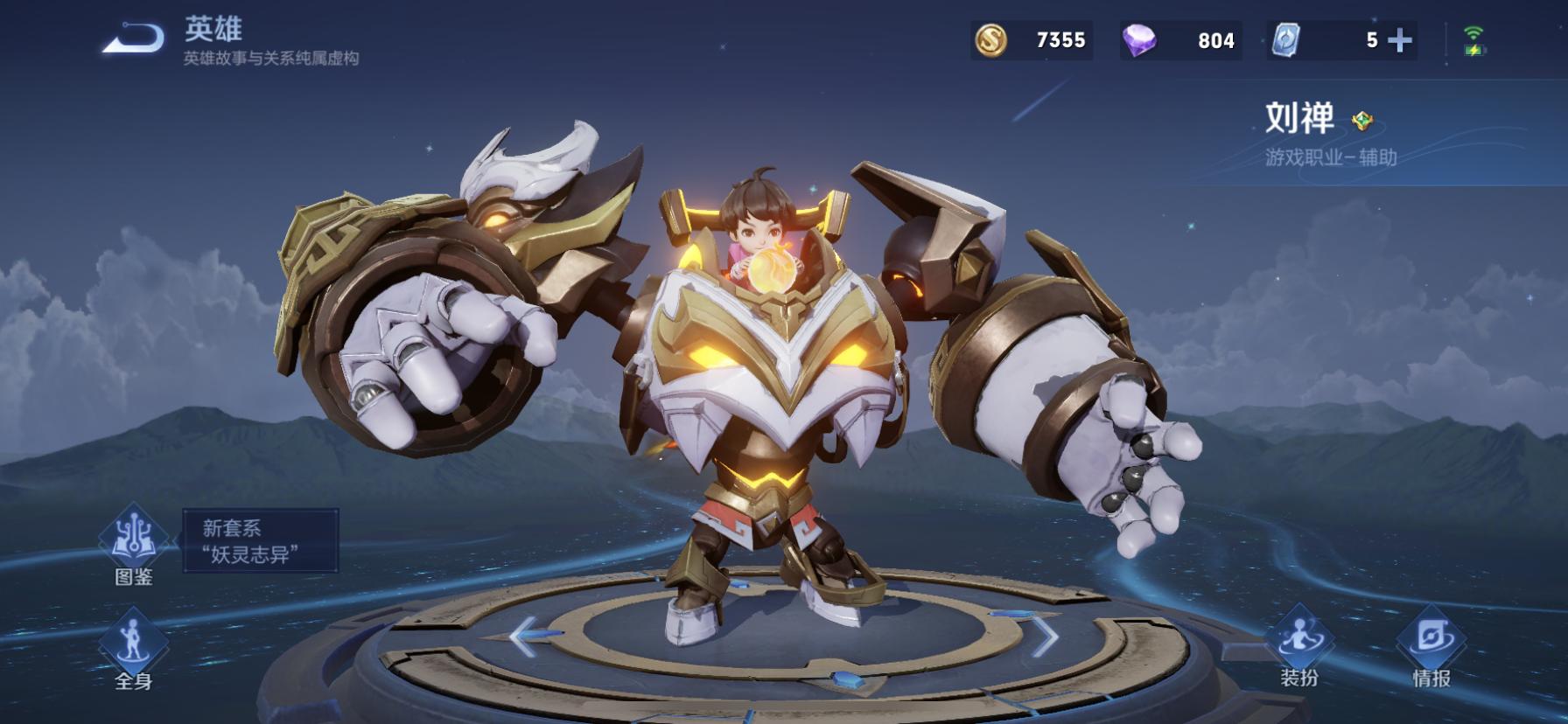The image size is (1568, 724).
Task: Tap the gold coin currency icon
Action: tap(991, 40)
